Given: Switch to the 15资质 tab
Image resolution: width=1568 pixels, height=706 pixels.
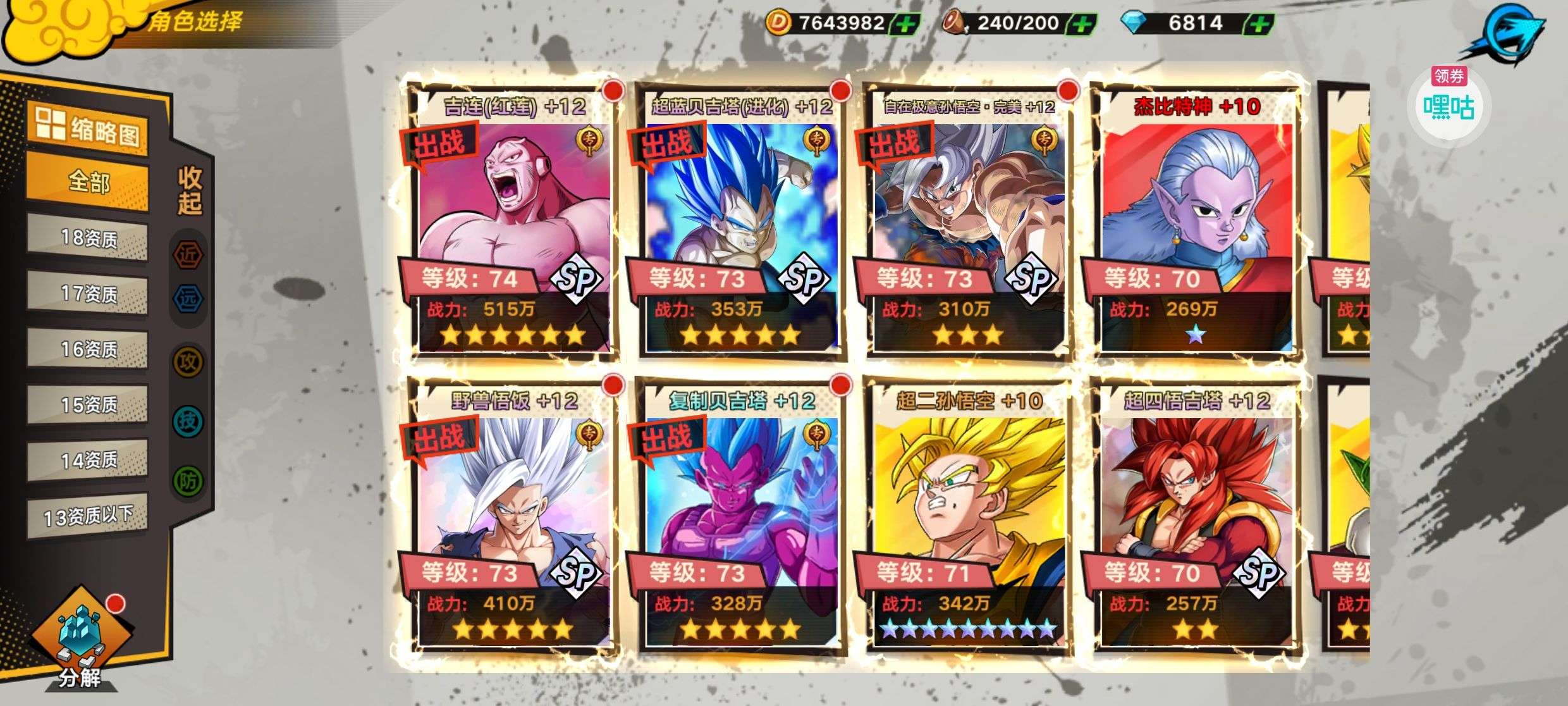Looking at the screenshot, I should click(x=89, y=405).
